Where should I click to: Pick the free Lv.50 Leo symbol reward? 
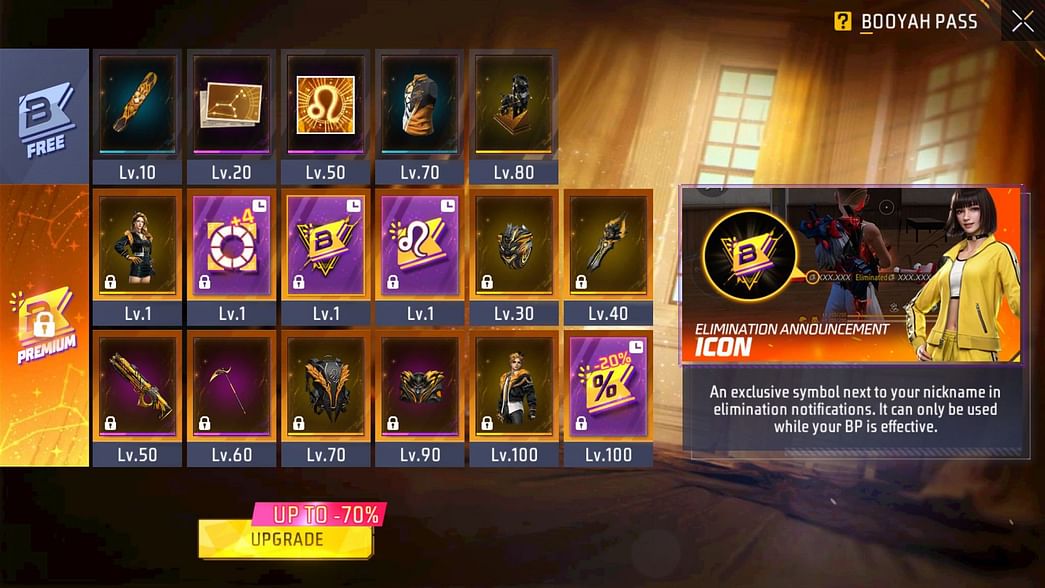point(325,105)
